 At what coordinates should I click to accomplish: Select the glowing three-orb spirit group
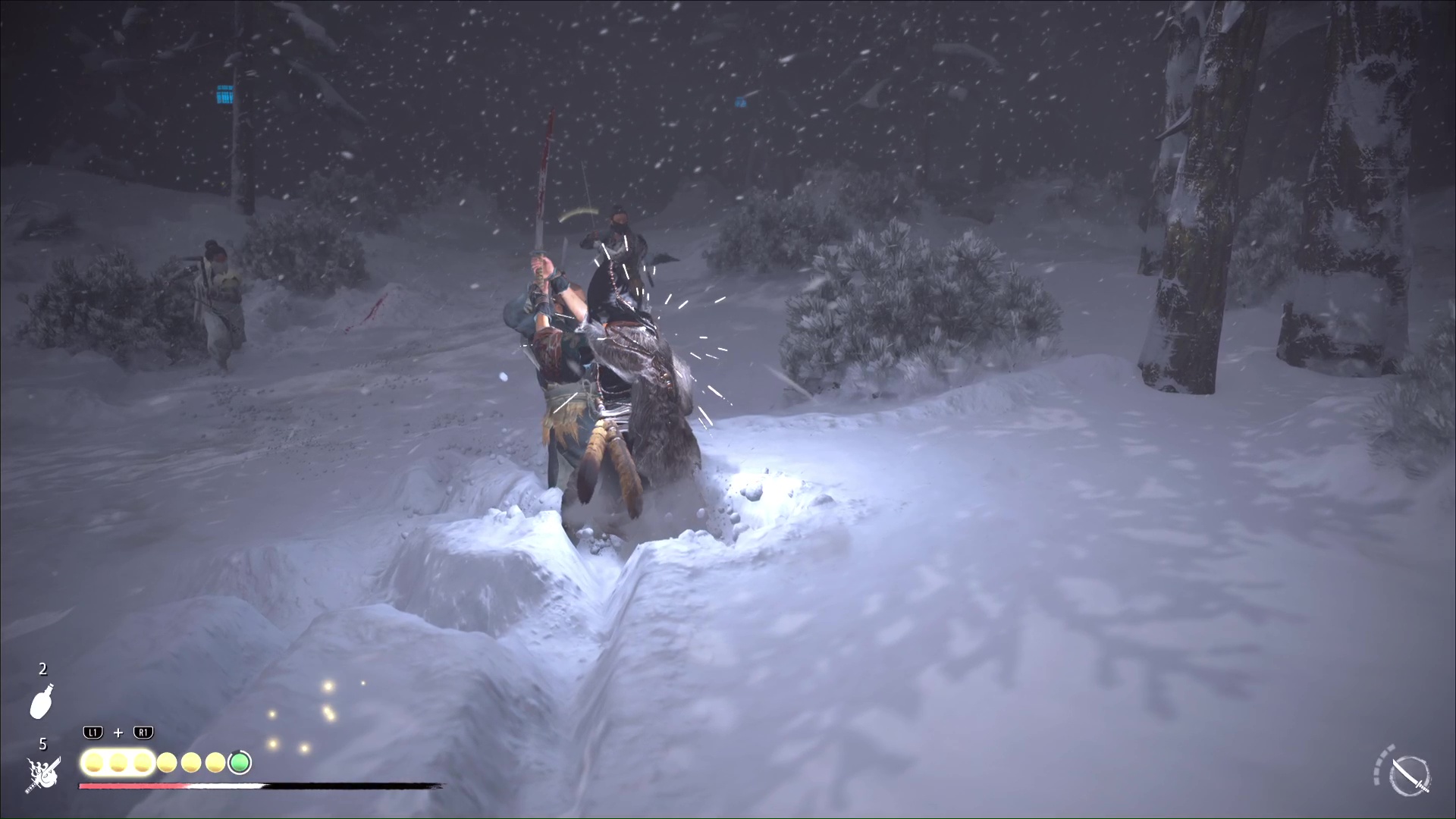click(118, 762)
